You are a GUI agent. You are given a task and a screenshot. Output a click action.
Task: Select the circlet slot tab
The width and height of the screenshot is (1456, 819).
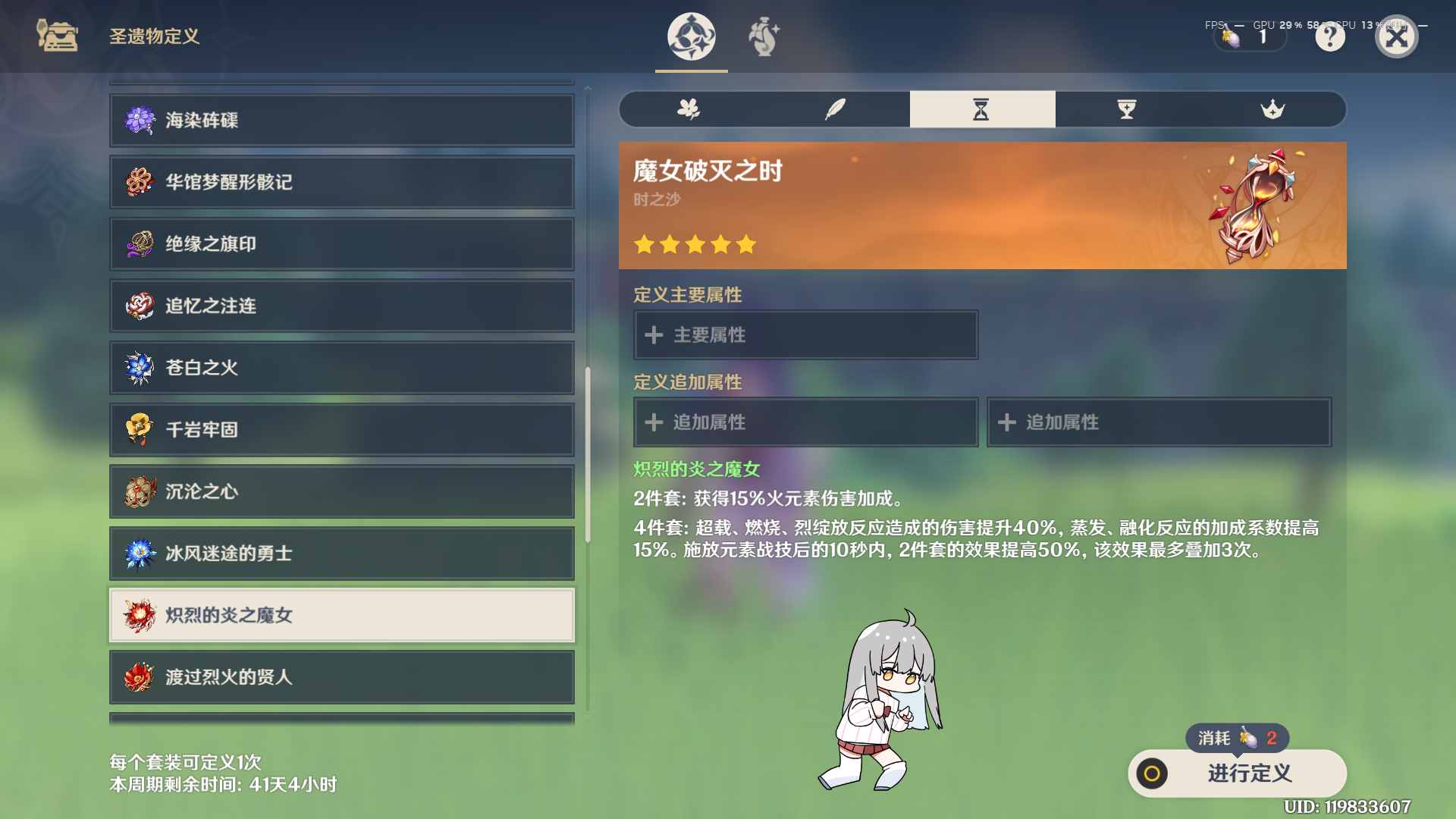(1274, 109)
